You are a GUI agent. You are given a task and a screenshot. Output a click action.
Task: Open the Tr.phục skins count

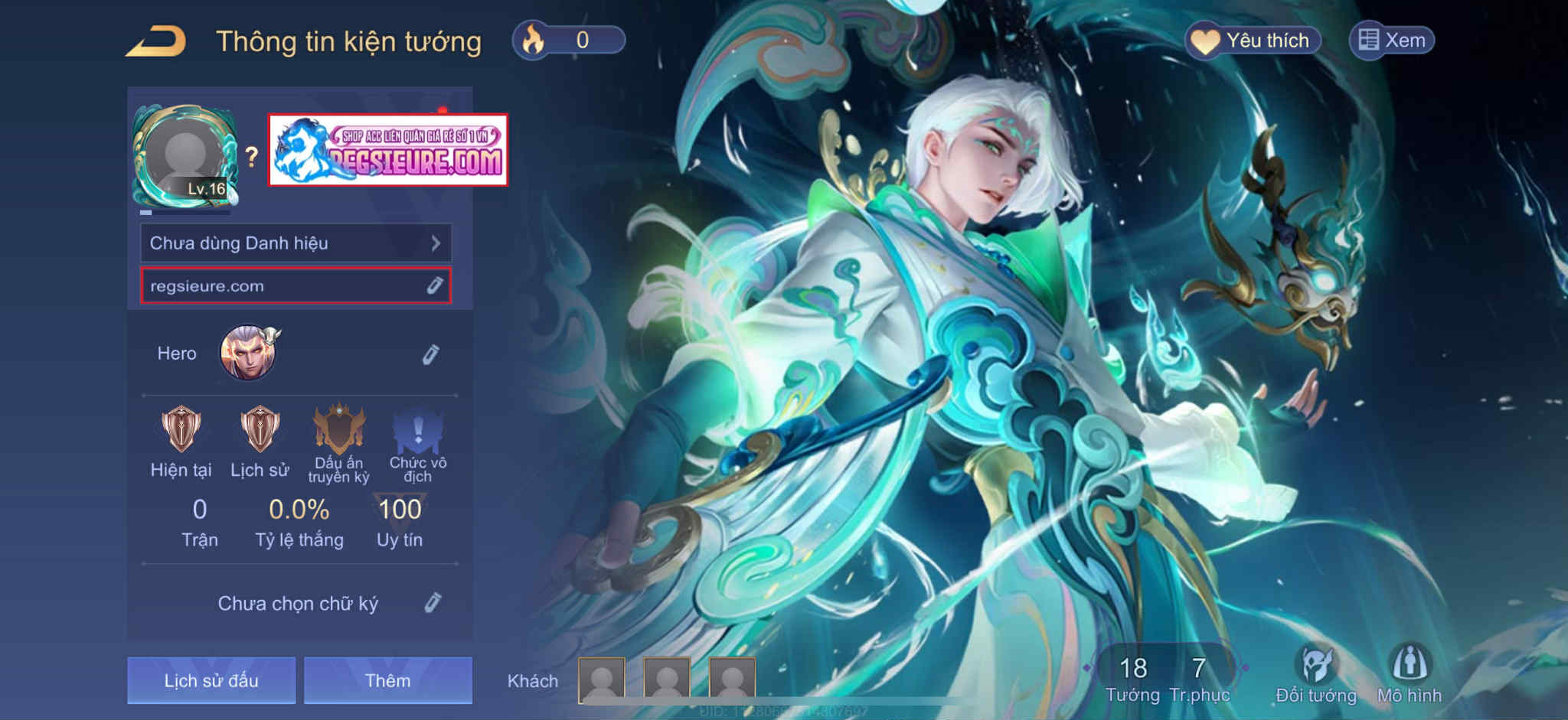click(x=1199, y=678)
